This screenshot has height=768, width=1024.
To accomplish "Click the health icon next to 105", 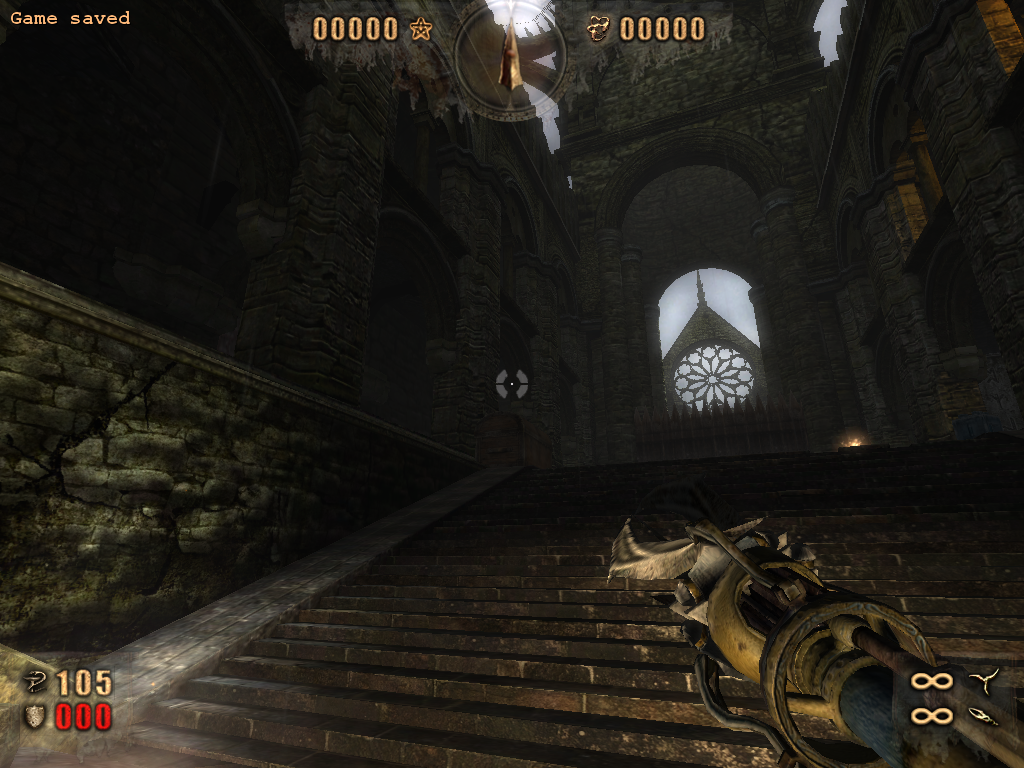I will [36, 683].
